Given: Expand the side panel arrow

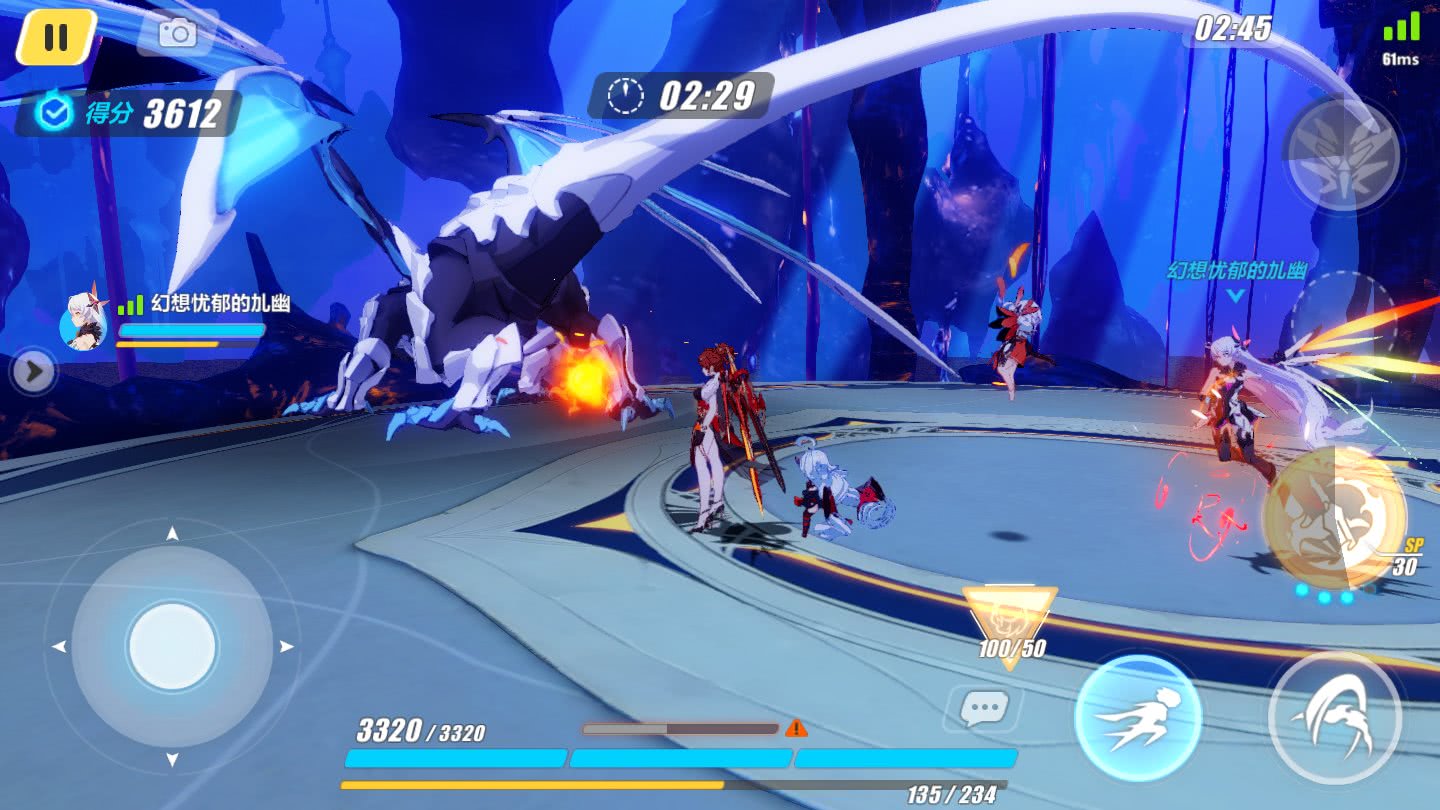Looking at the screenshot, I should coord(33,373).
